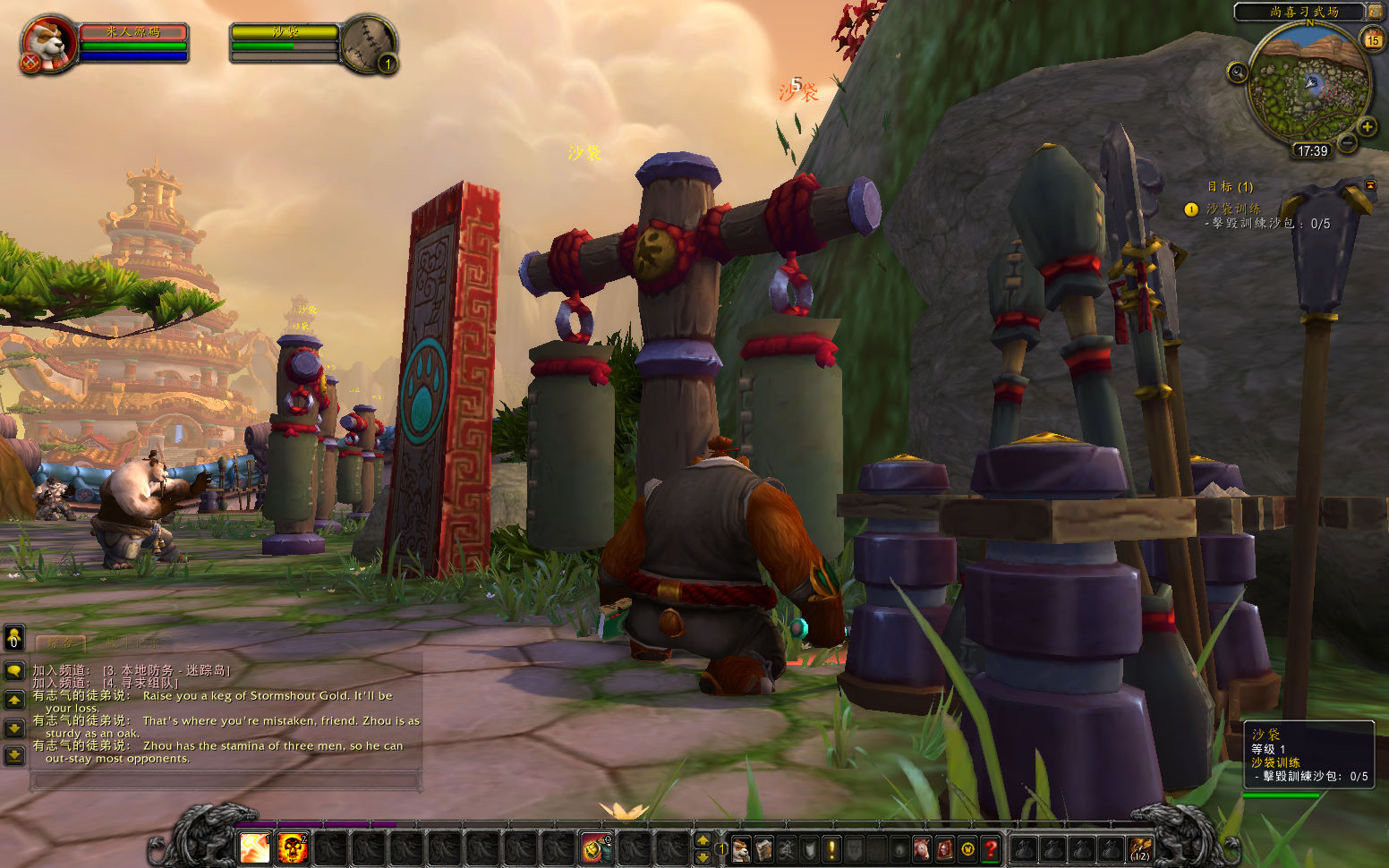
Task: Collapse the objectives tracker
Action: click(x=1369, y=185)
